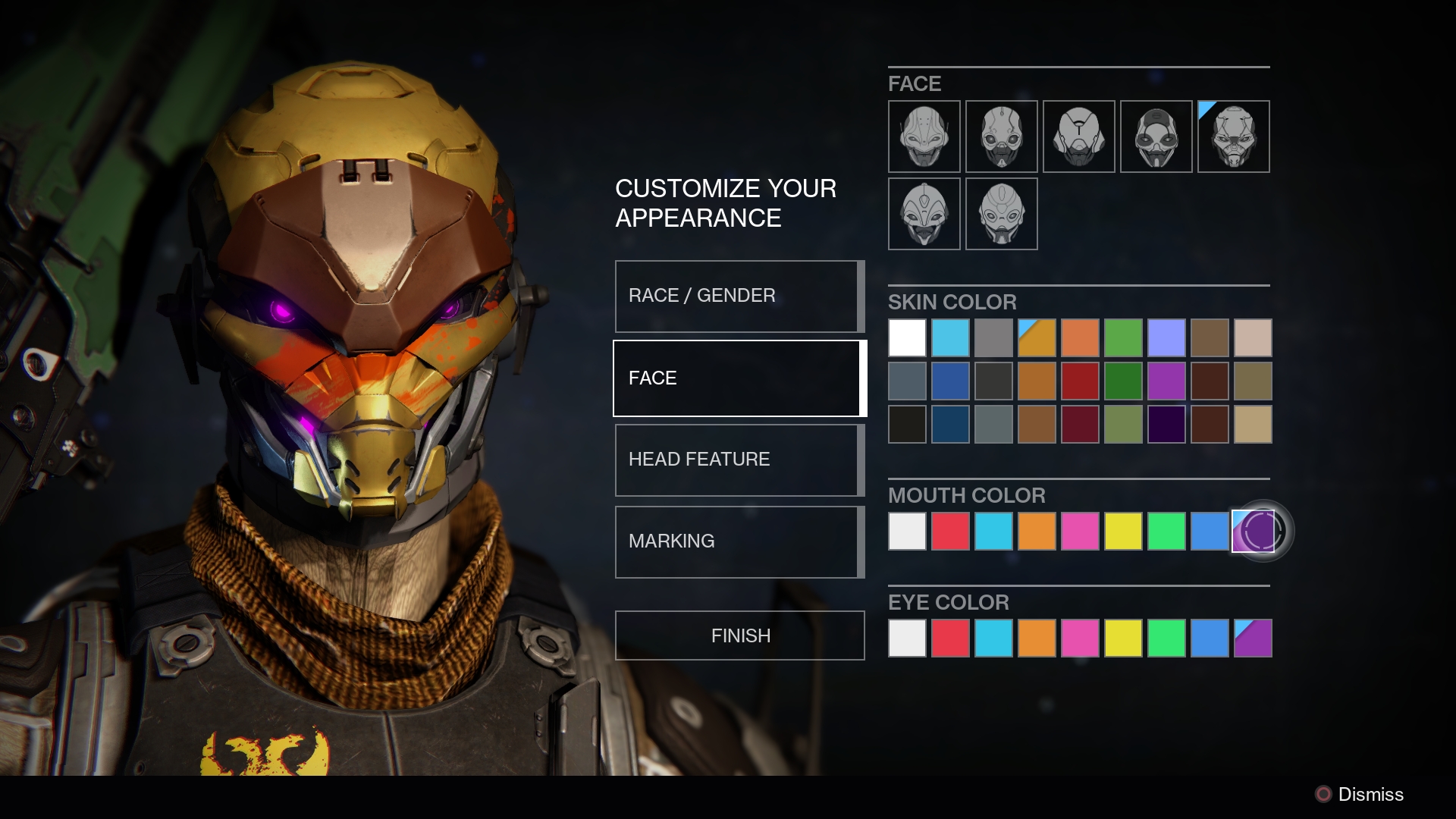Image resolution: width=1456 pixels, height=819 pixels.
Task: Select the first face design thumbnail
Action: (x=924, y=136)
